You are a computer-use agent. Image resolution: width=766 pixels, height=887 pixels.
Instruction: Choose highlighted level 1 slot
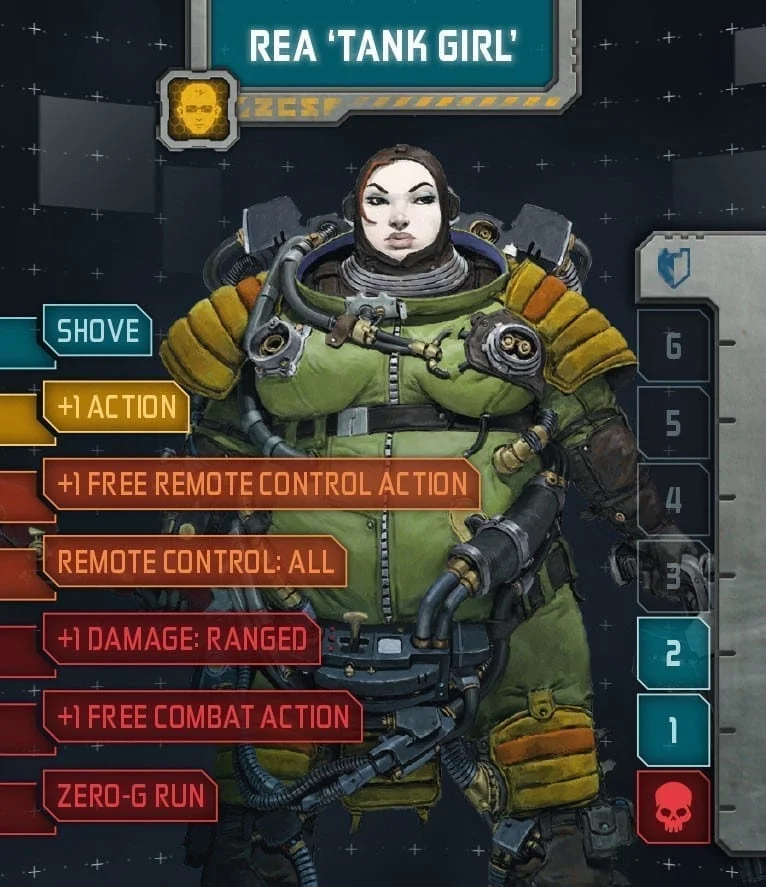click(673, 730)
